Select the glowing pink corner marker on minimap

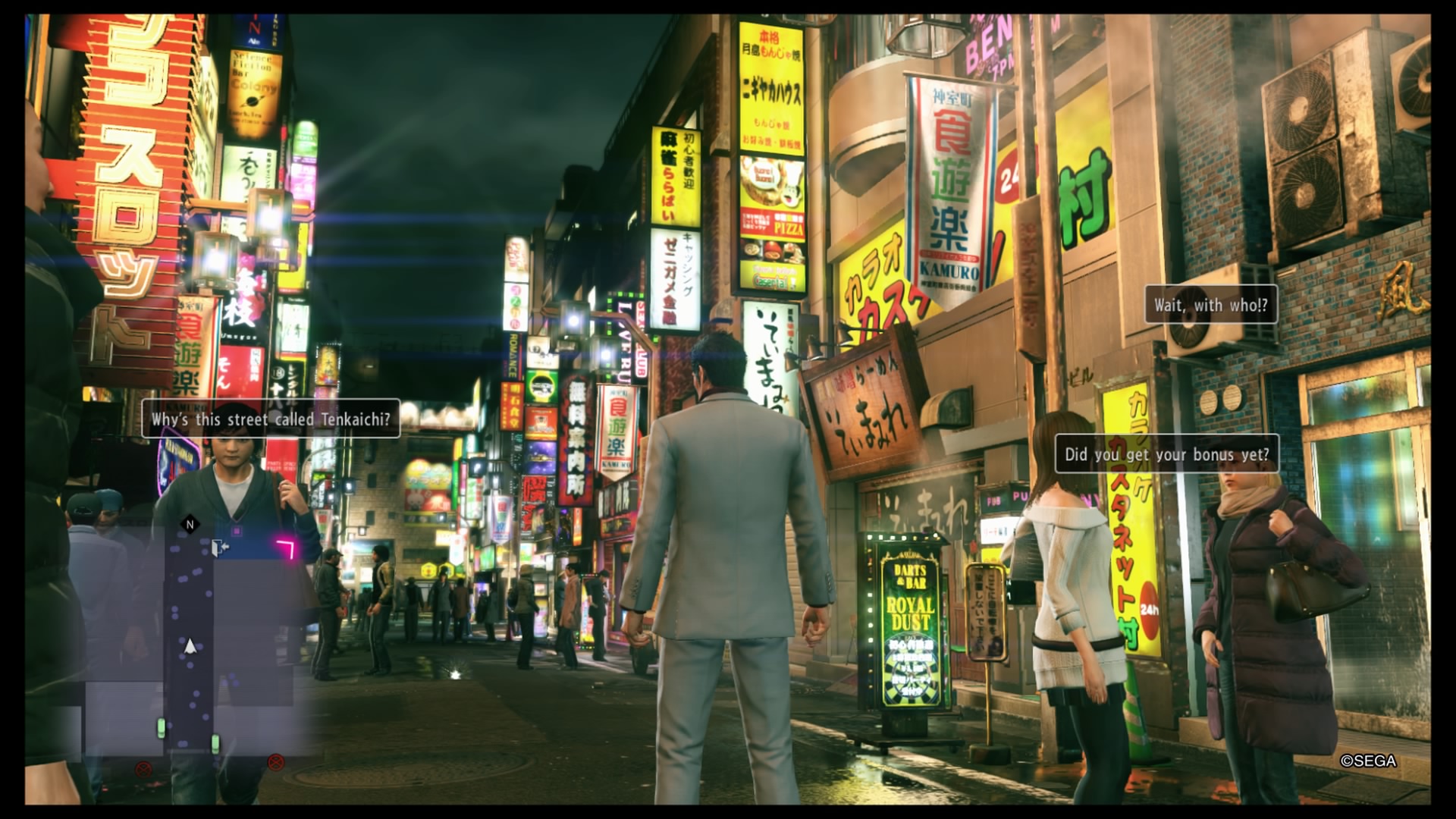coord(286,548)
